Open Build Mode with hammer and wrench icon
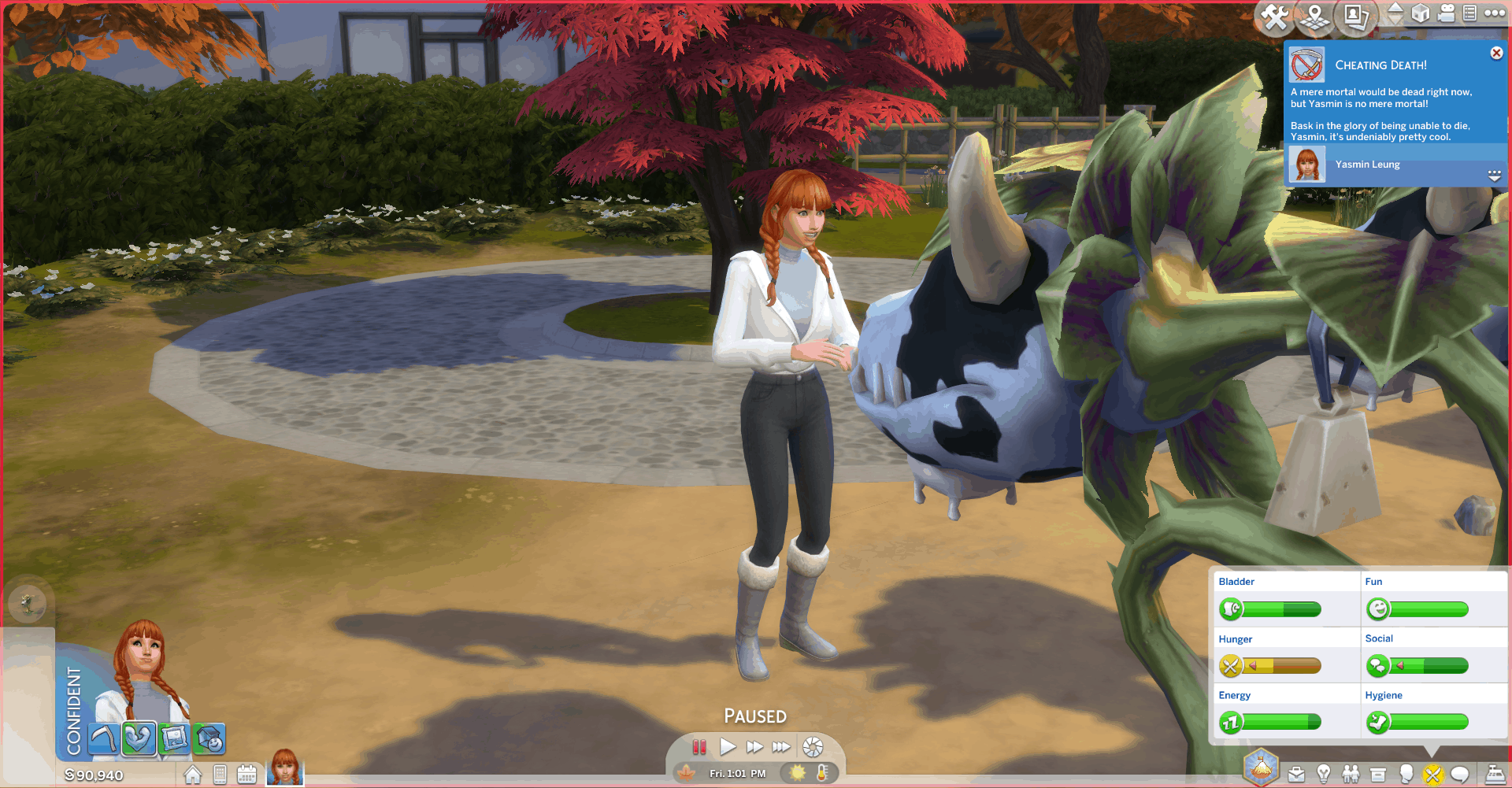The image size is (1512, 788). coord(1275,17)
